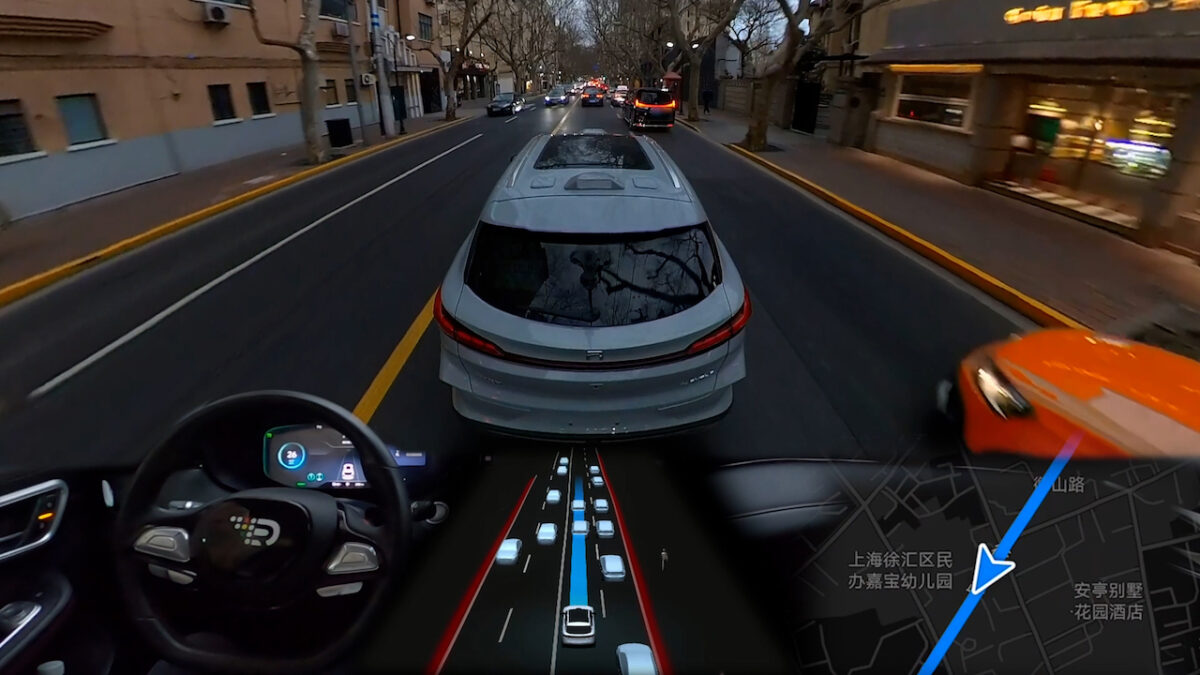Viewport: 1200px width, 675px height.
Task: Select the 上海徐汇区民办嘉宝幼儿园 map label
Action: tap(900, 570)
